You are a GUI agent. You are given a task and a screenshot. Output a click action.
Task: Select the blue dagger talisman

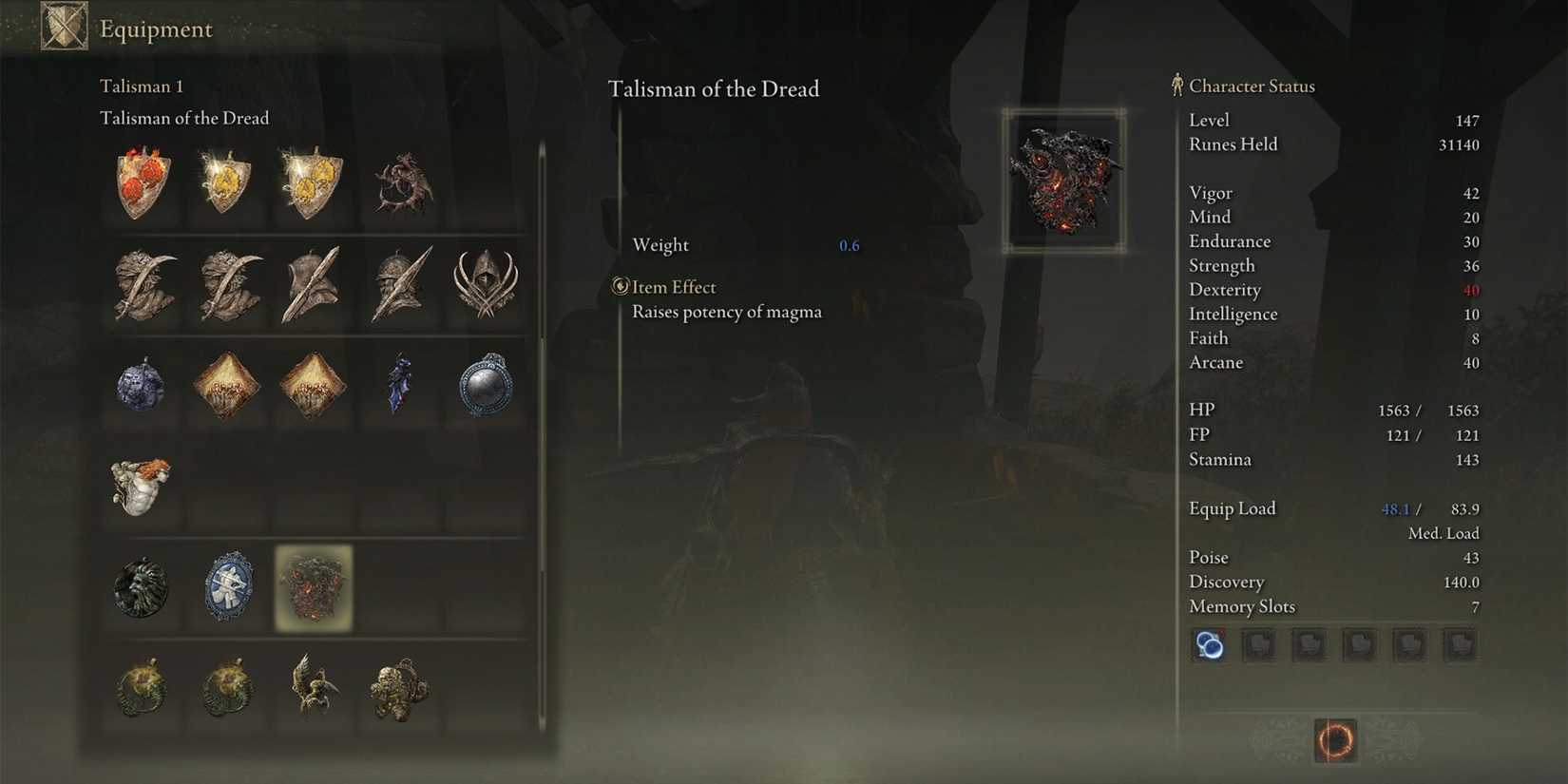(x=399, y=385)
